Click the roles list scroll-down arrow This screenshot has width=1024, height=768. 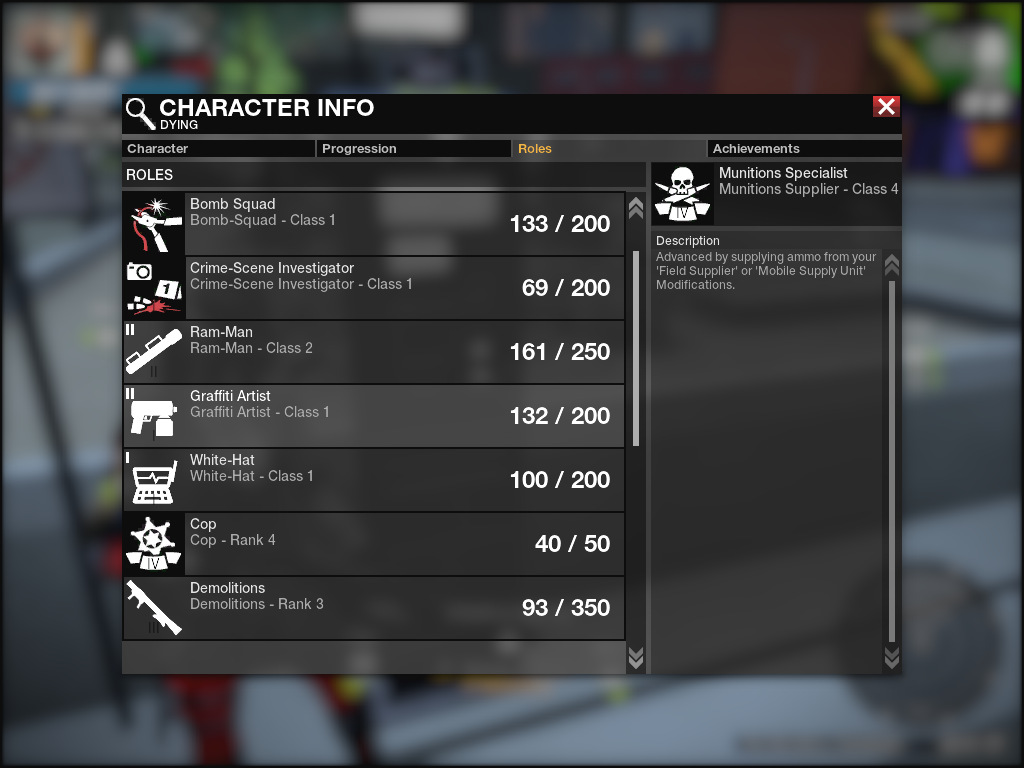[x=635, y=657]
